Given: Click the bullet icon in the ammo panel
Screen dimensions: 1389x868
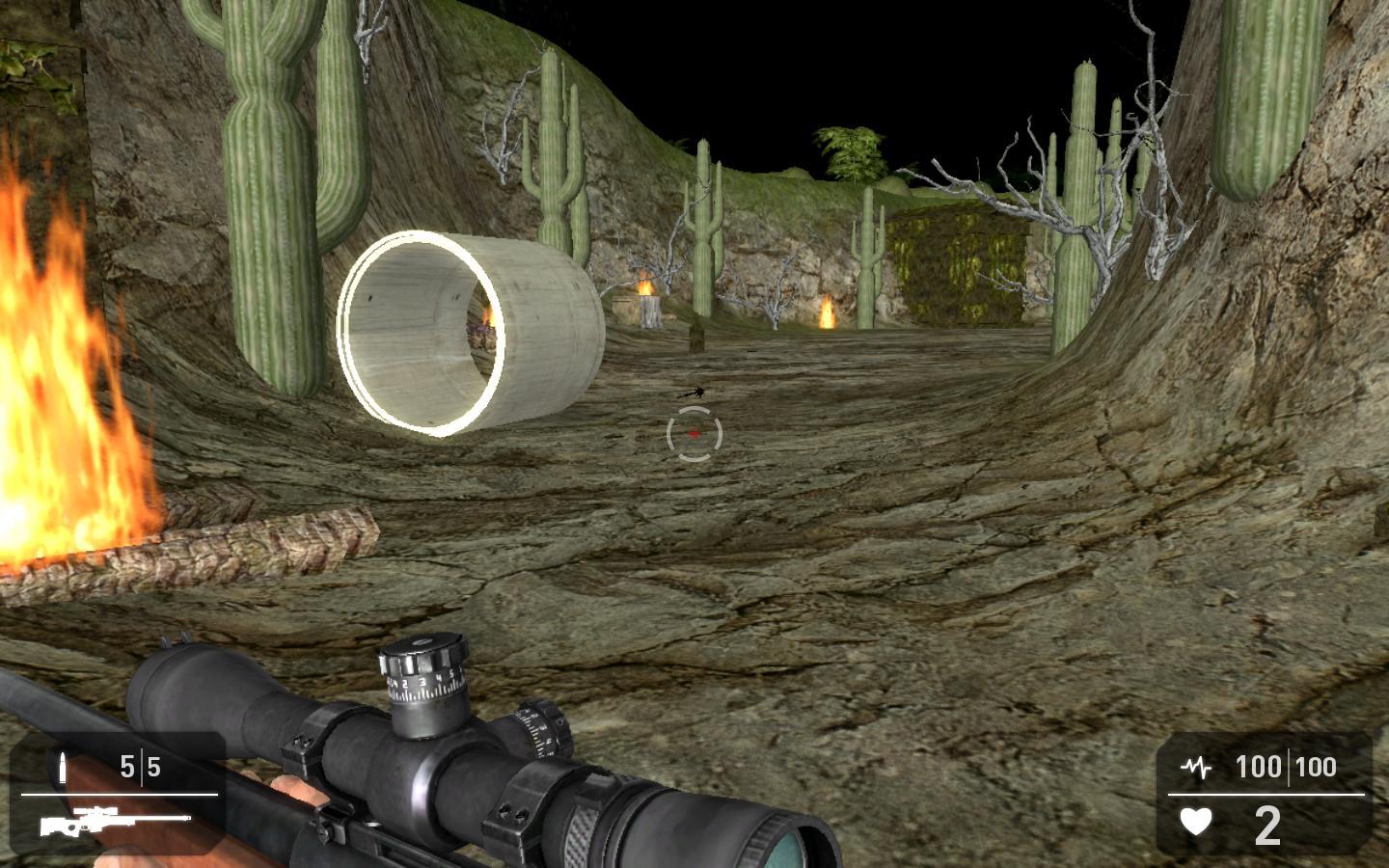Looking at the screenshot, I should pyautogui.click(x=62, y=767).
